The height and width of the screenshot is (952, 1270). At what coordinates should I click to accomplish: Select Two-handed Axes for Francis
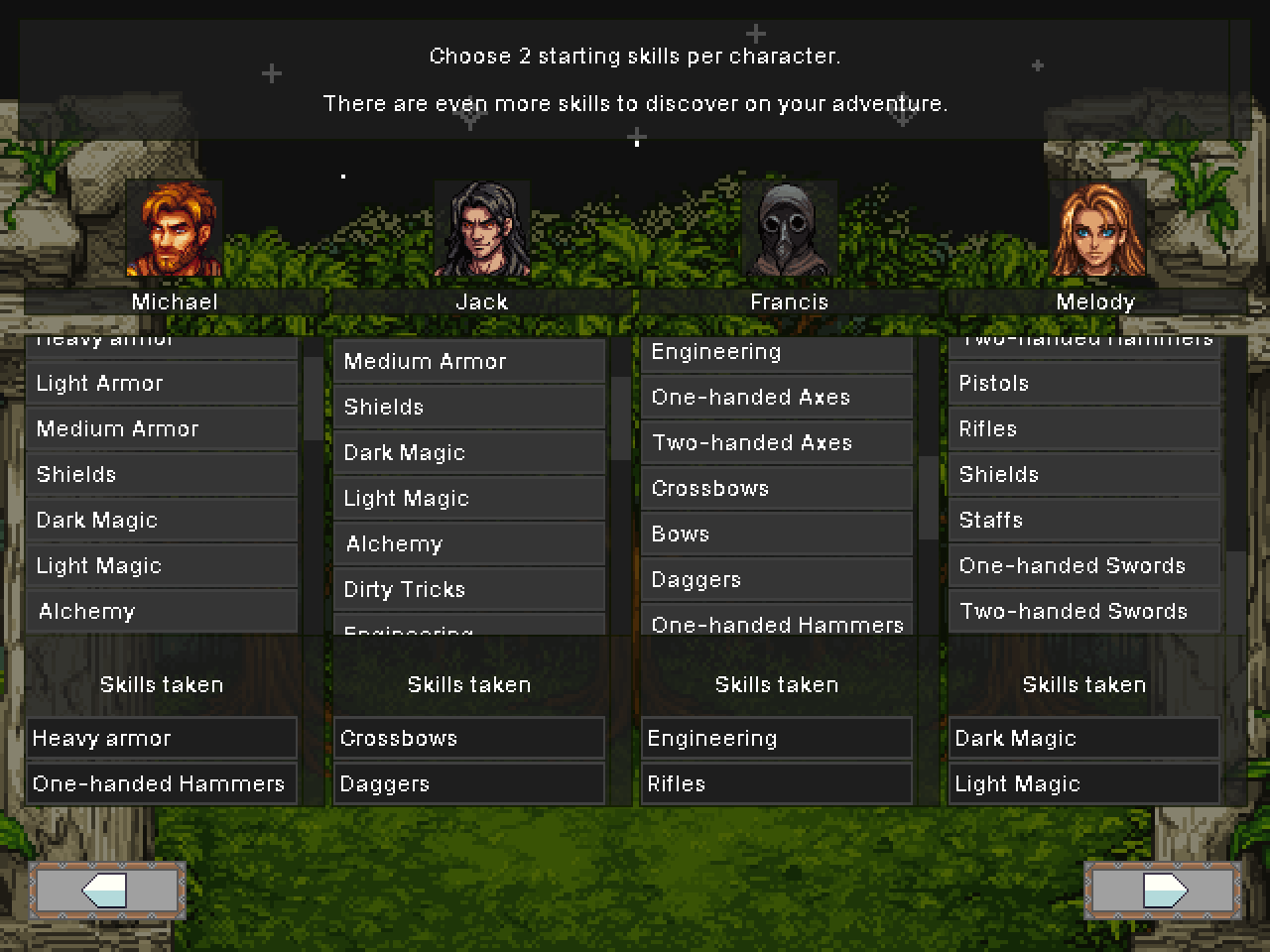pos(777,443)
